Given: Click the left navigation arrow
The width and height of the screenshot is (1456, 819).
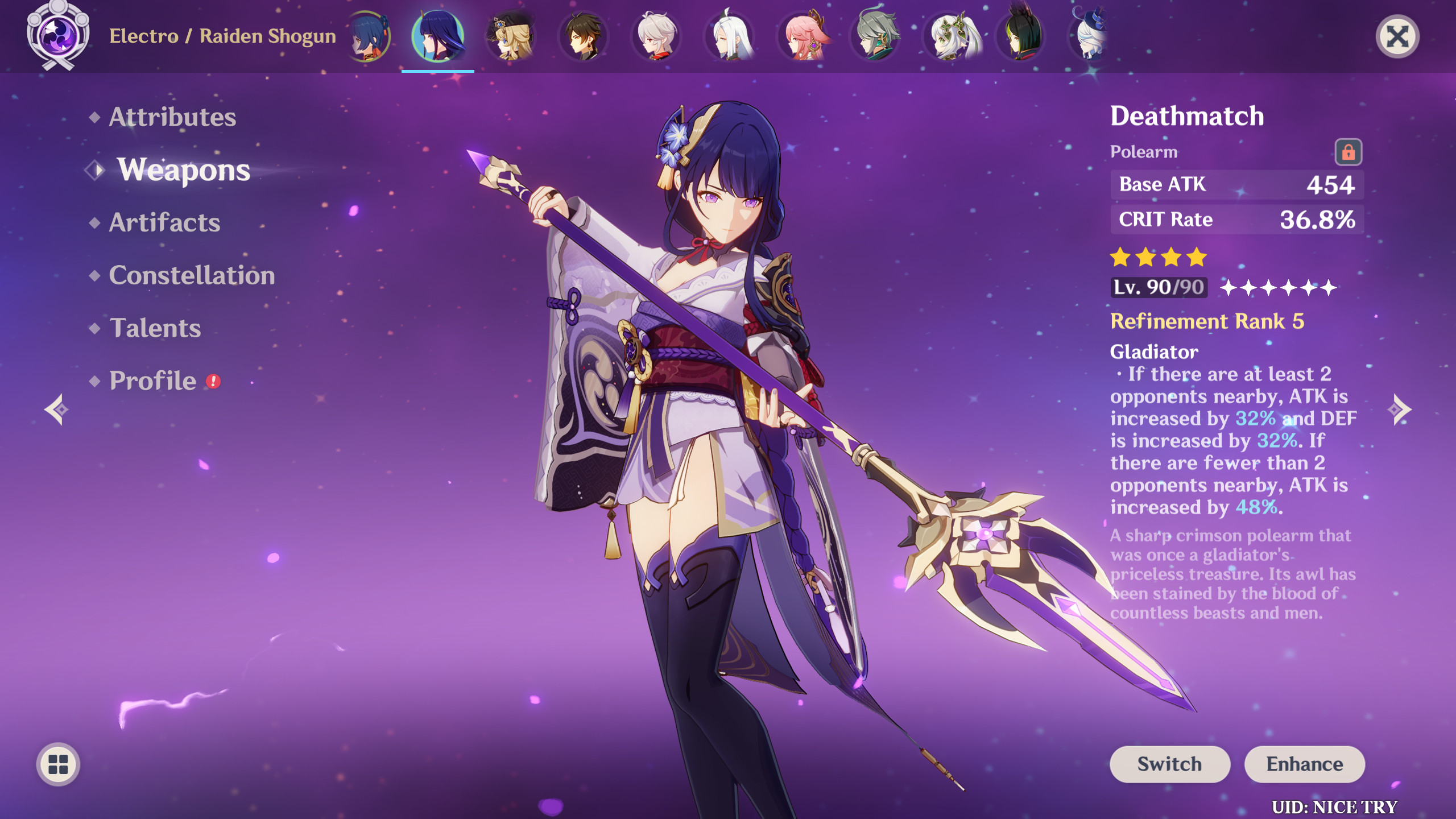Looking at the screenshot, I should pos(57,408).
